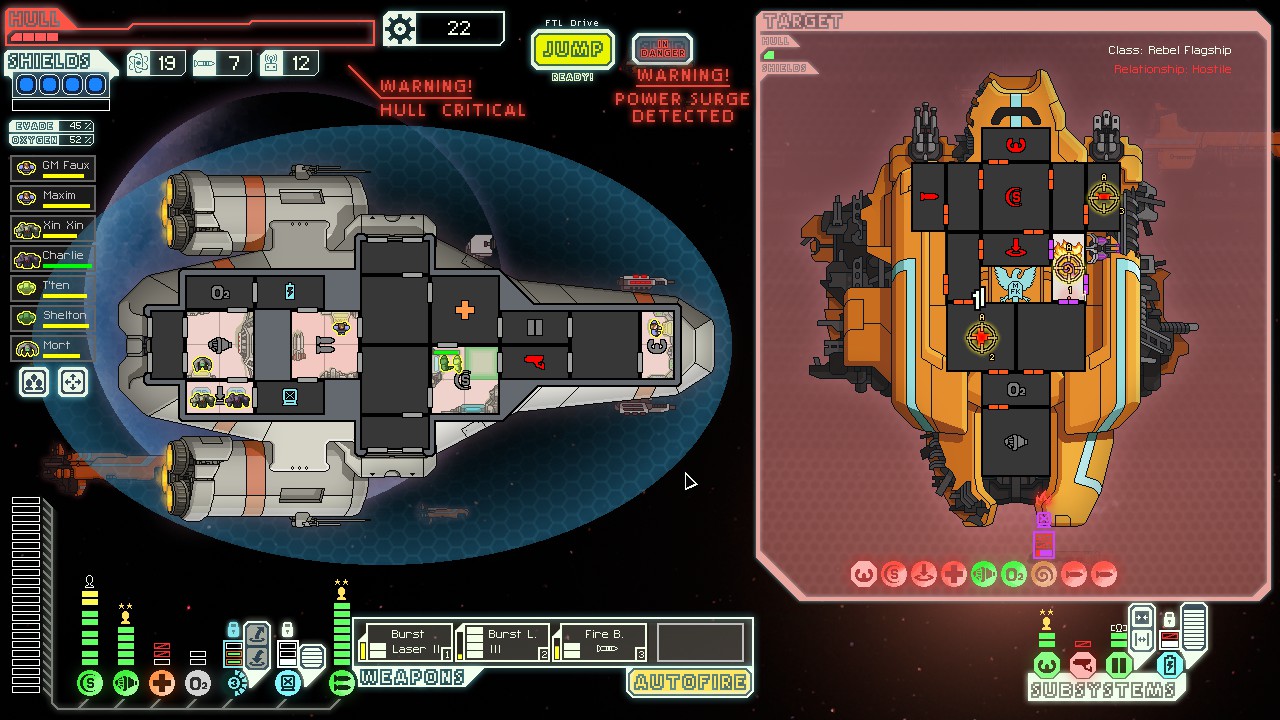Click the Shields system power icon
Image resolution: width=1280 pixels, height=720 pixels.
(x=90, y=684)
